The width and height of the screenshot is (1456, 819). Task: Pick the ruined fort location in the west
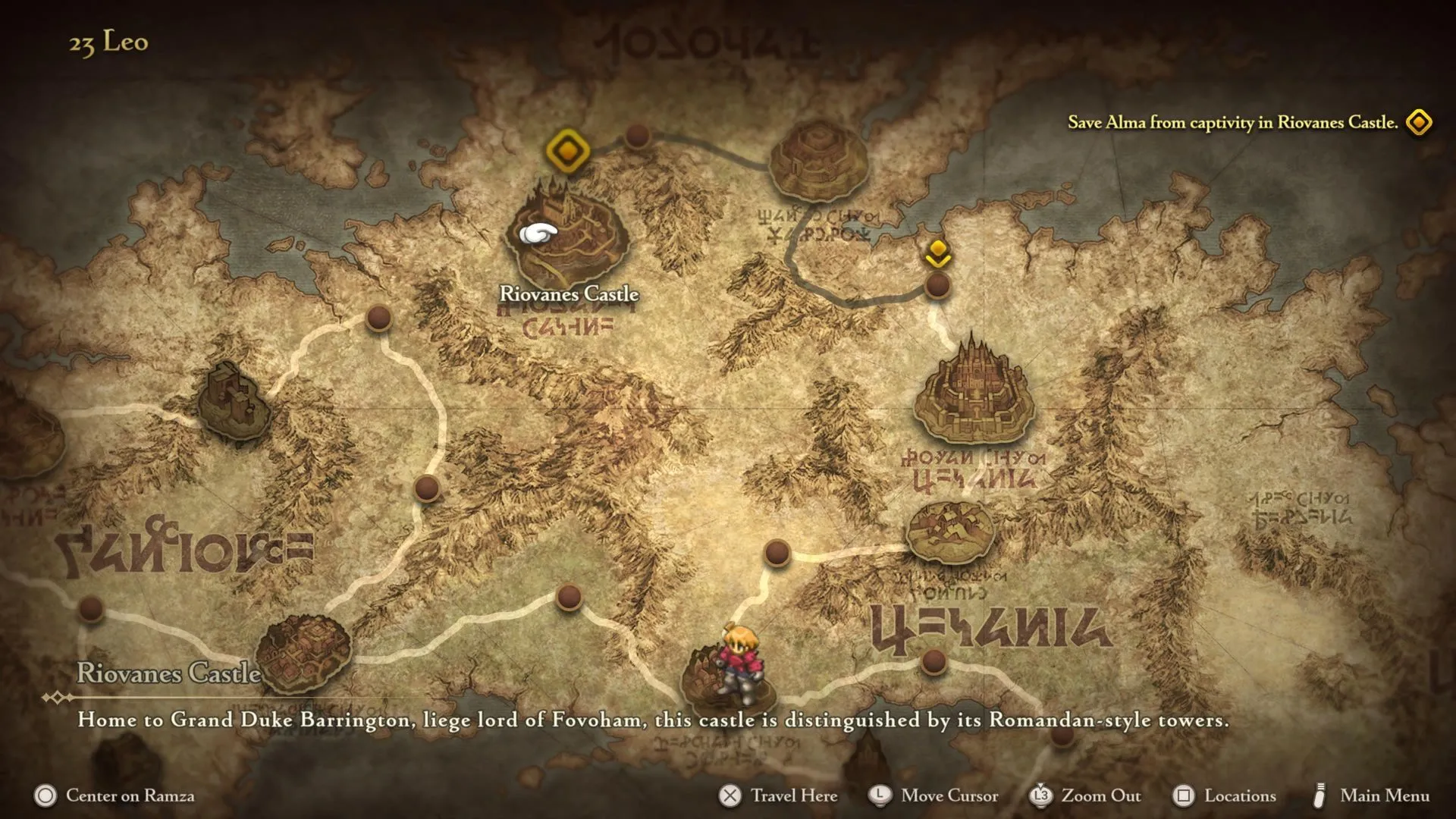(x=234, y=403)
